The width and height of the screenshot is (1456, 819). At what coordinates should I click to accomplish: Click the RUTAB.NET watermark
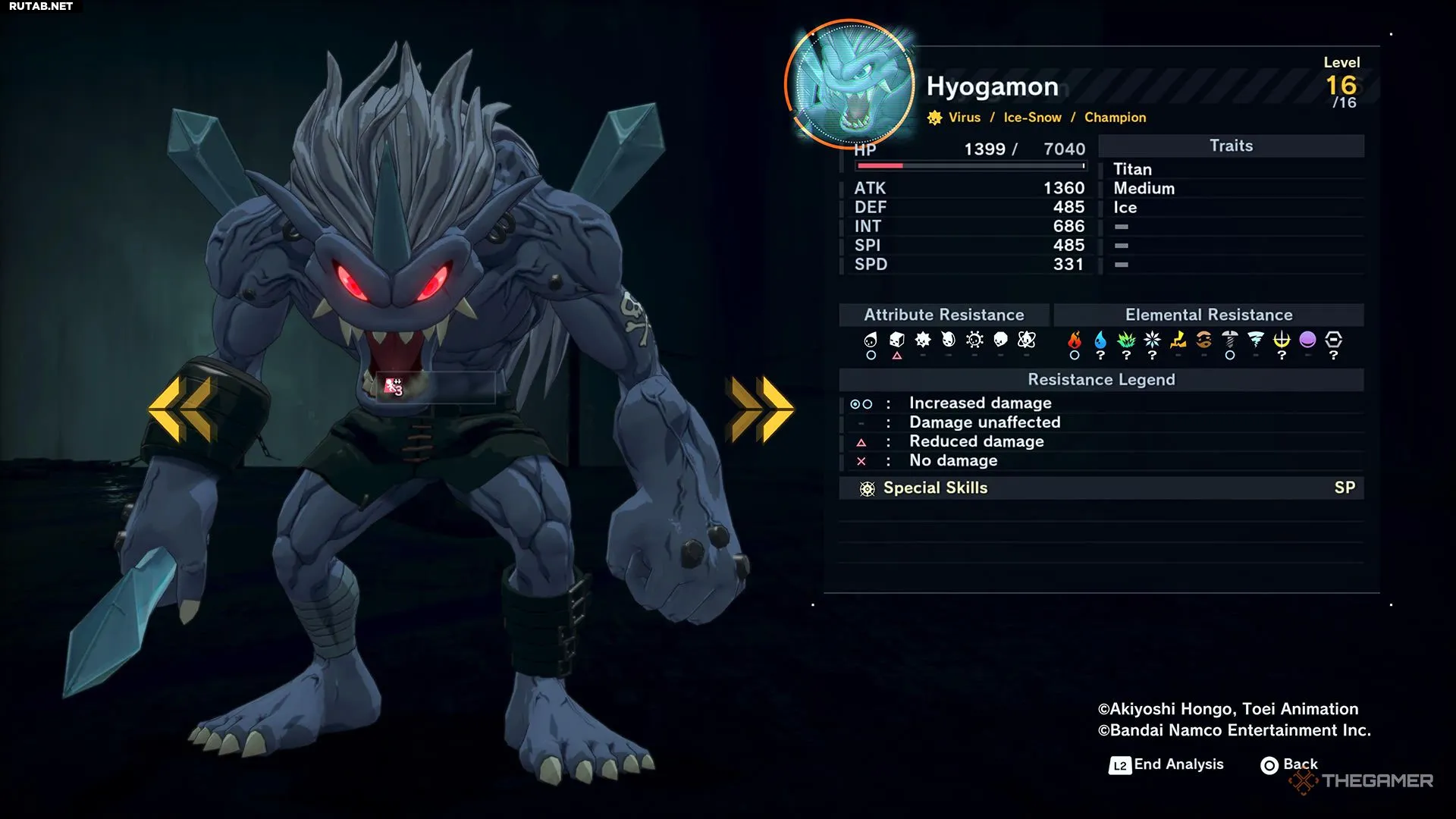coord(41,6)
